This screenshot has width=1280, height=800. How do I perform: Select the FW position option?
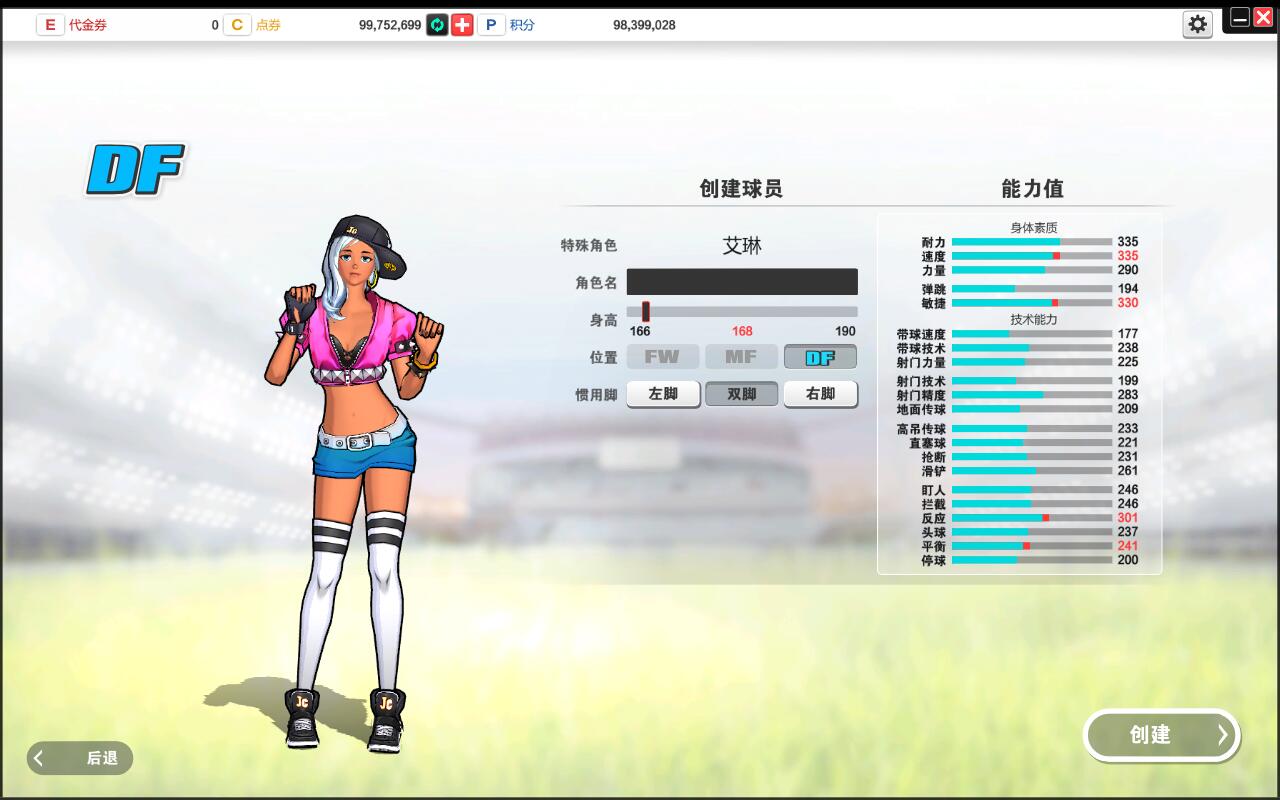click(662, 356)
